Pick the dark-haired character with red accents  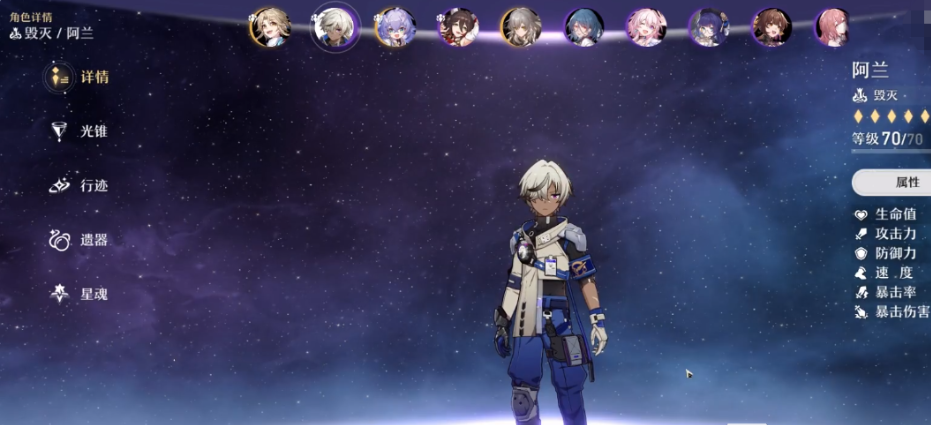[458, 27]
